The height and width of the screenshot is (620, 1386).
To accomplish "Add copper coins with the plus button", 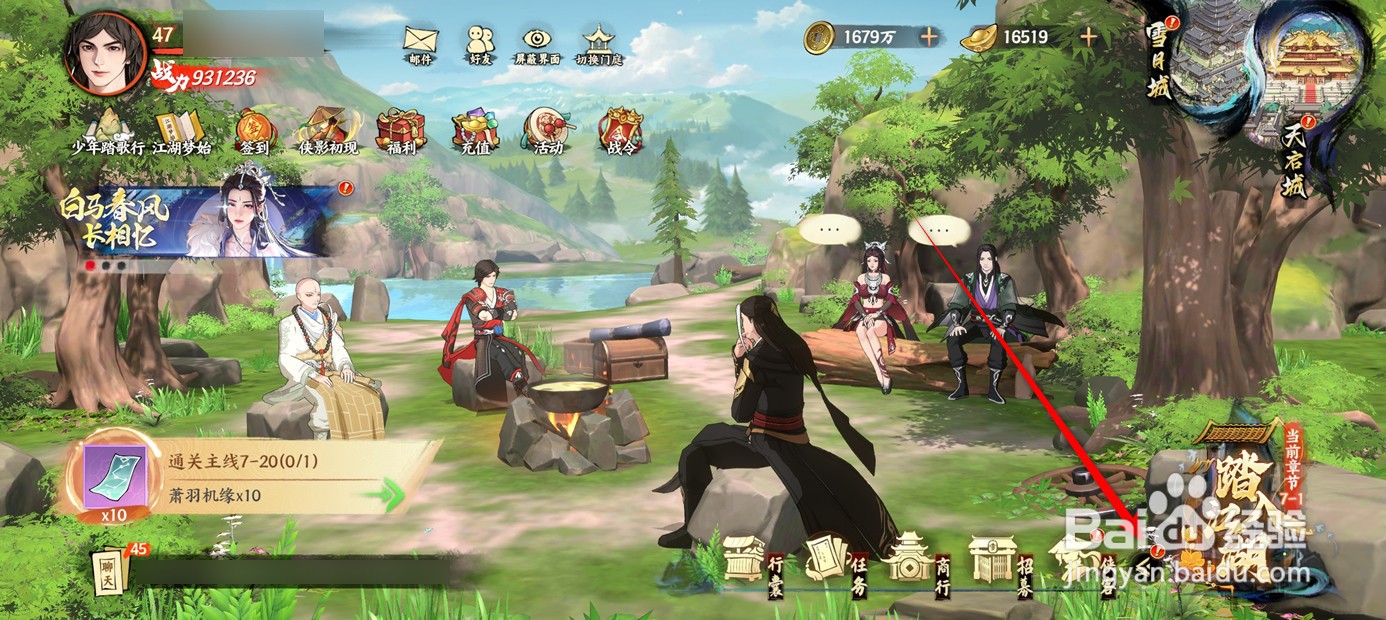I will [x=929, y=37].
